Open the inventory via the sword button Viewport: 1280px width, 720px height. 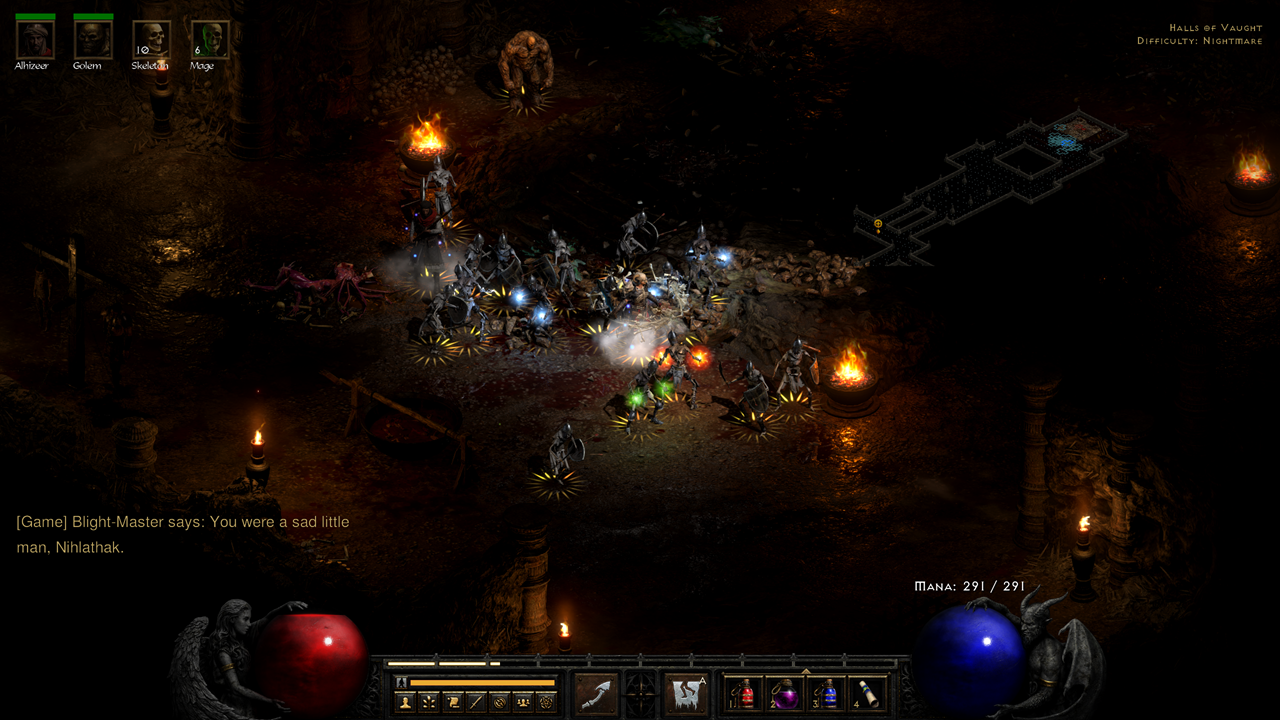pyautogui.click(x=476, y=702)
